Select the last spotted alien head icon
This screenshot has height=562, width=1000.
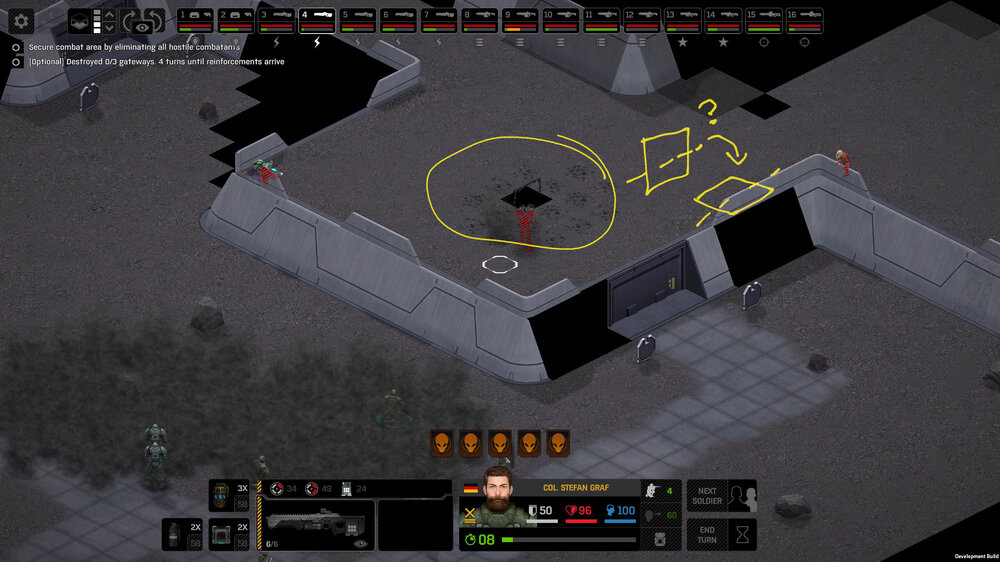(x=558, y=443)
